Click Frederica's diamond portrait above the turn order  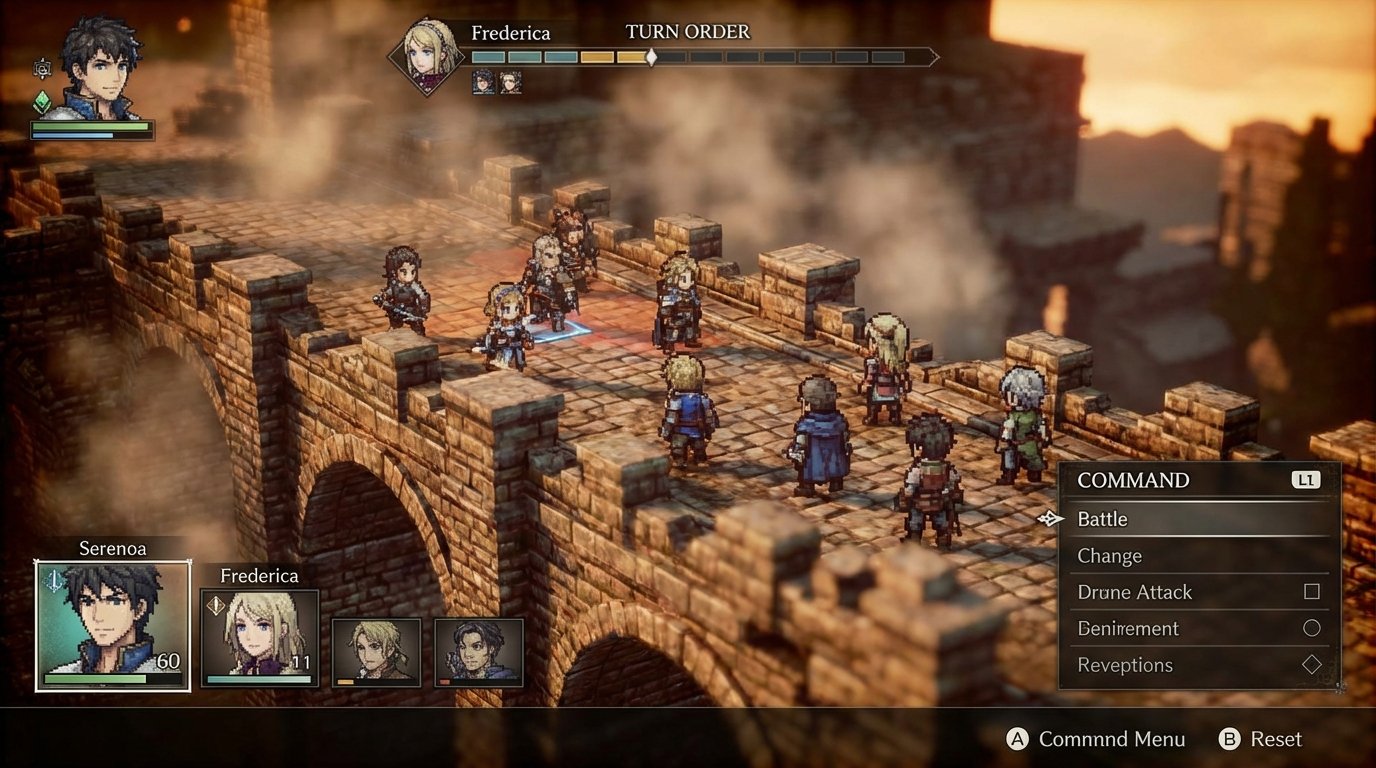point(424,55)
